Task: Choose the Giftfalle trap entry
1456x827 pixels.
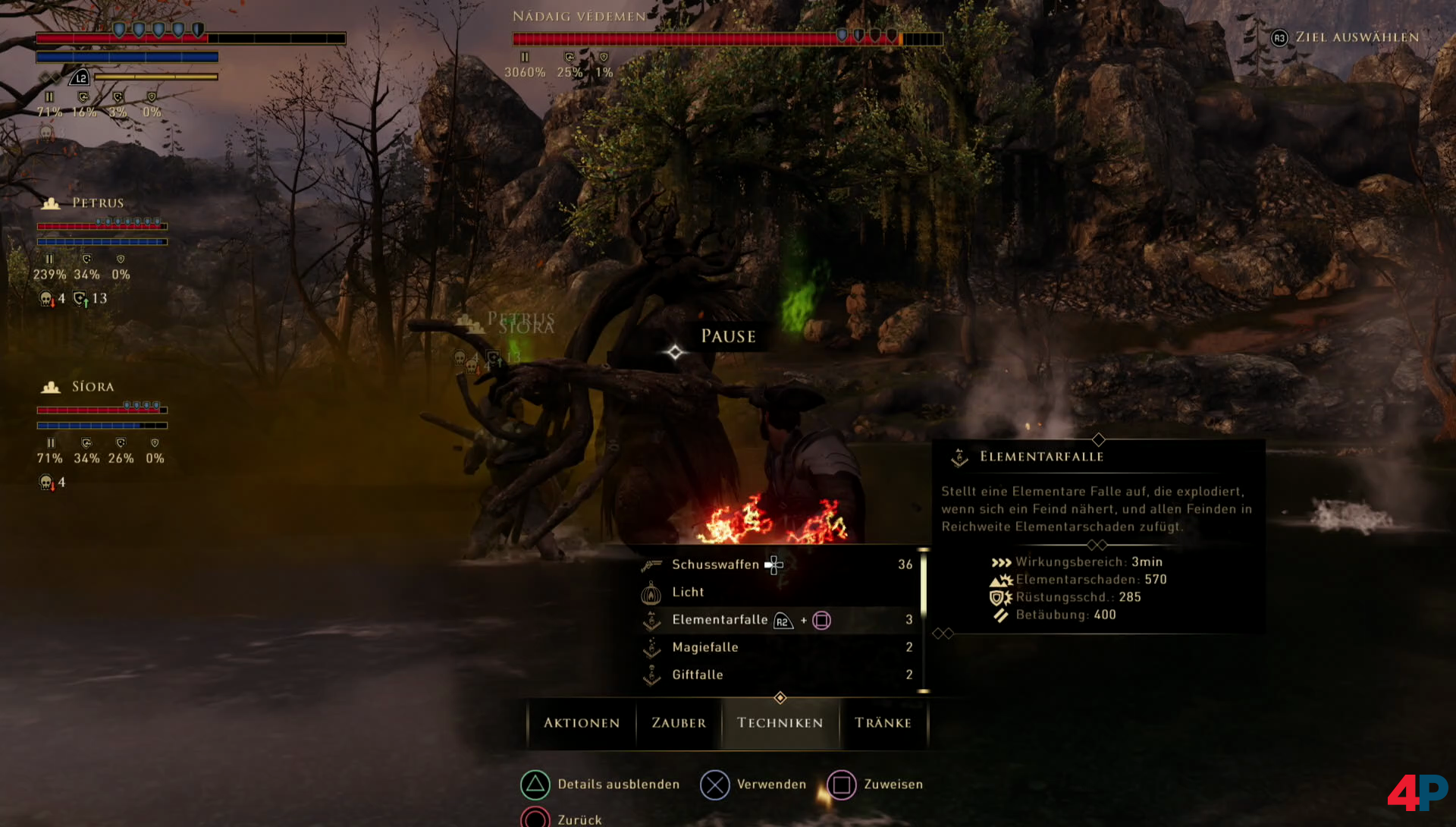Action: click(x=697, y=674)
